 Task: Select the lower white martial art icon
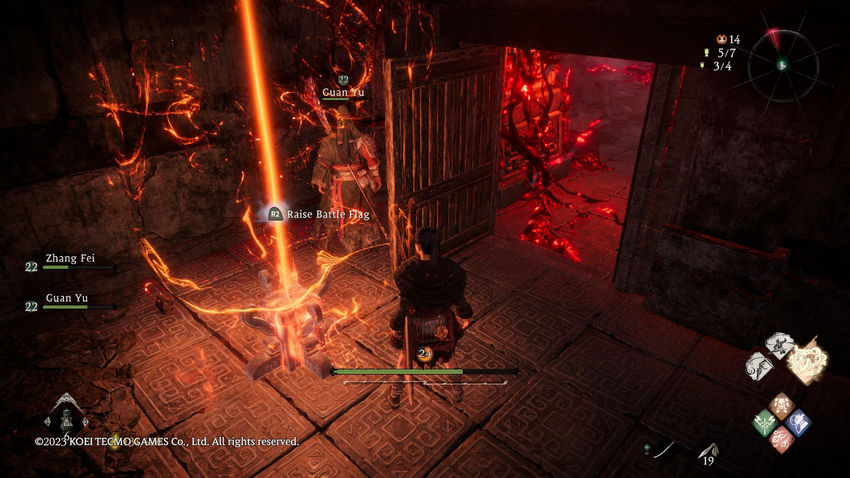(759, 365)
